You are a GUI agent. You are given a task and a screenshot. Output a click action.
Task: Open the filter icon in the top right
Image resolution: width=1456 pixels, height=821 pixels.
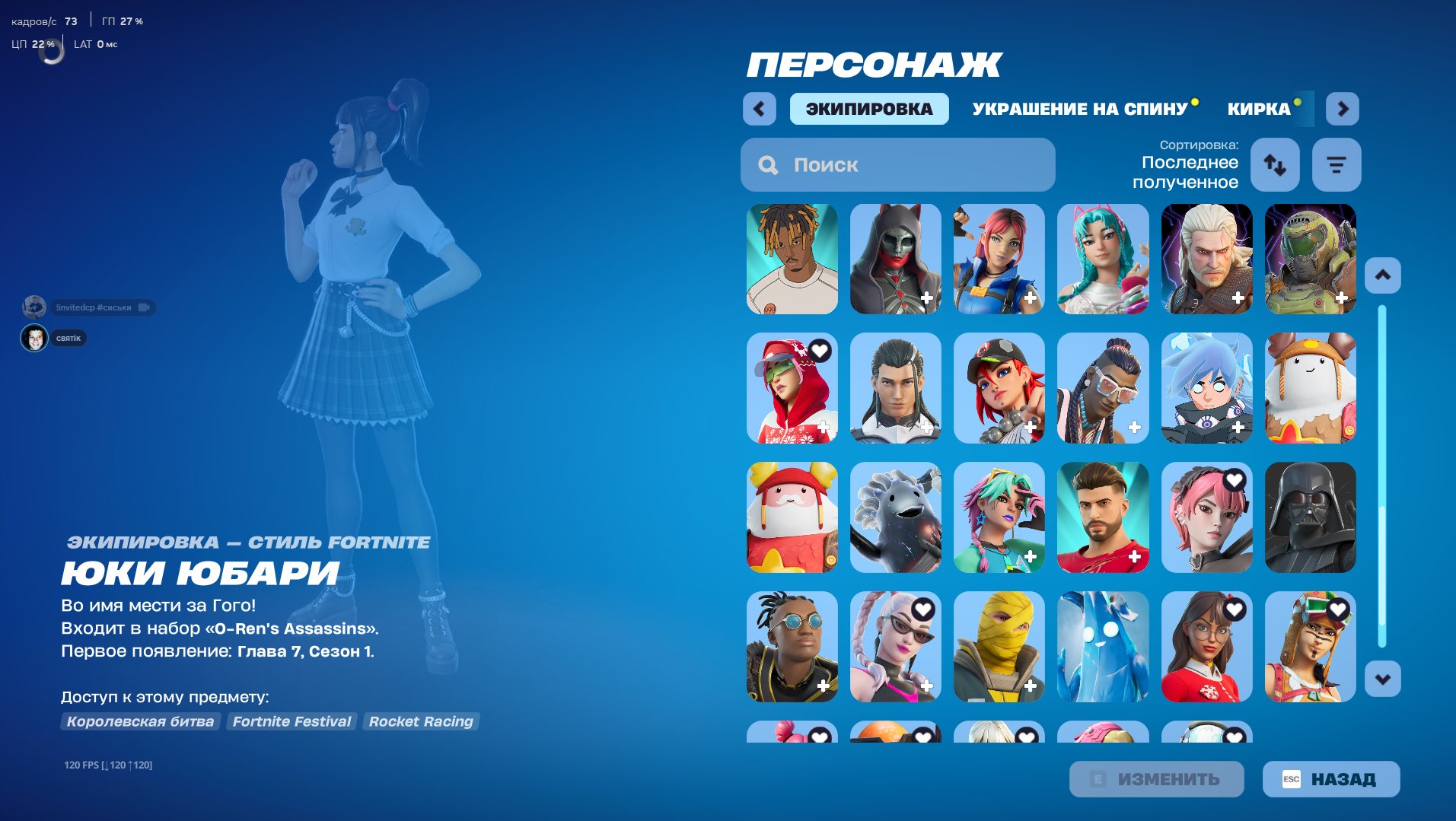(x=1337, y=164)
